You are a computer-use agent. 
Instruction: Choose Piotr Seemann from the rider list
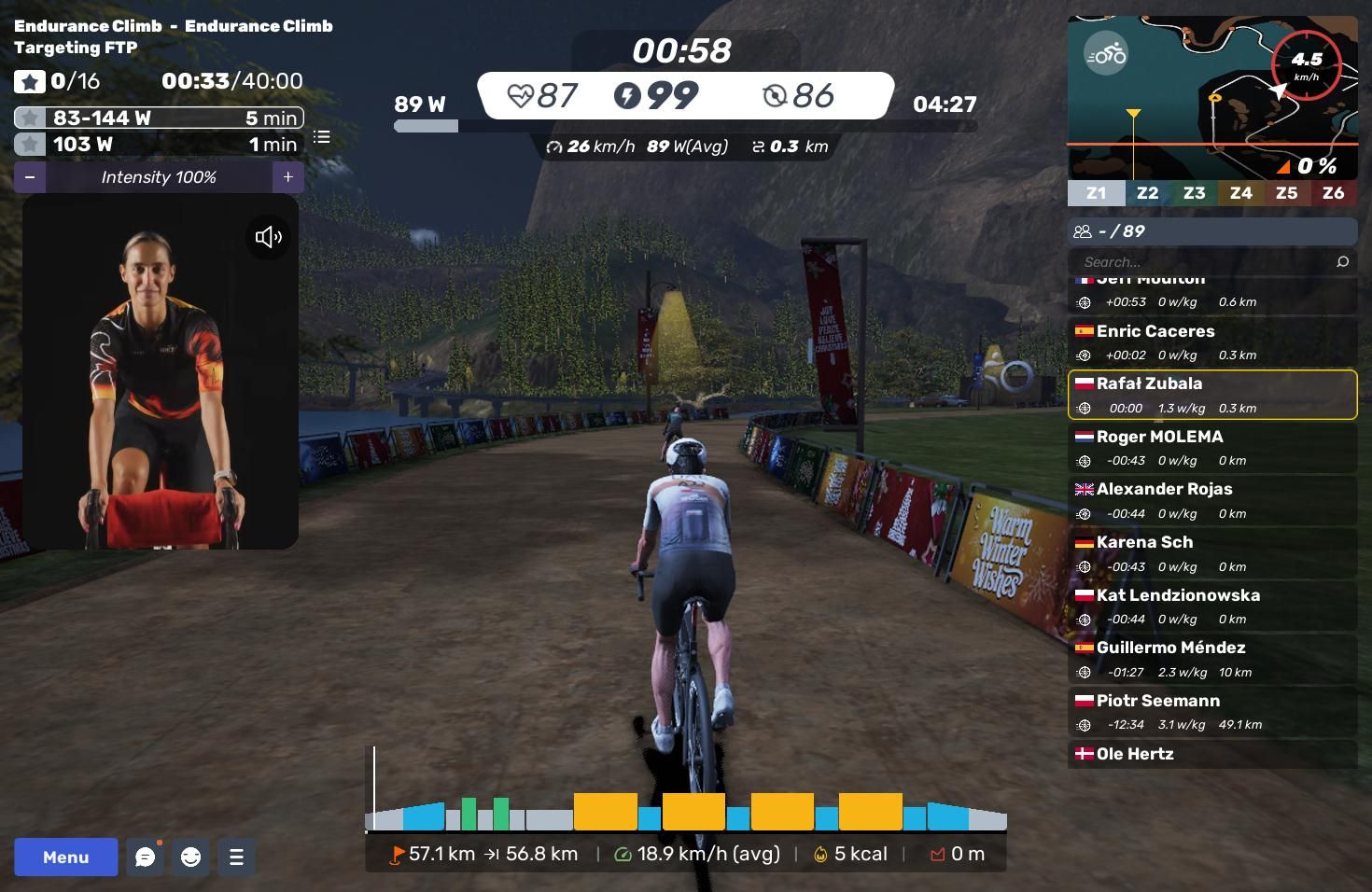coord(1211,712)
